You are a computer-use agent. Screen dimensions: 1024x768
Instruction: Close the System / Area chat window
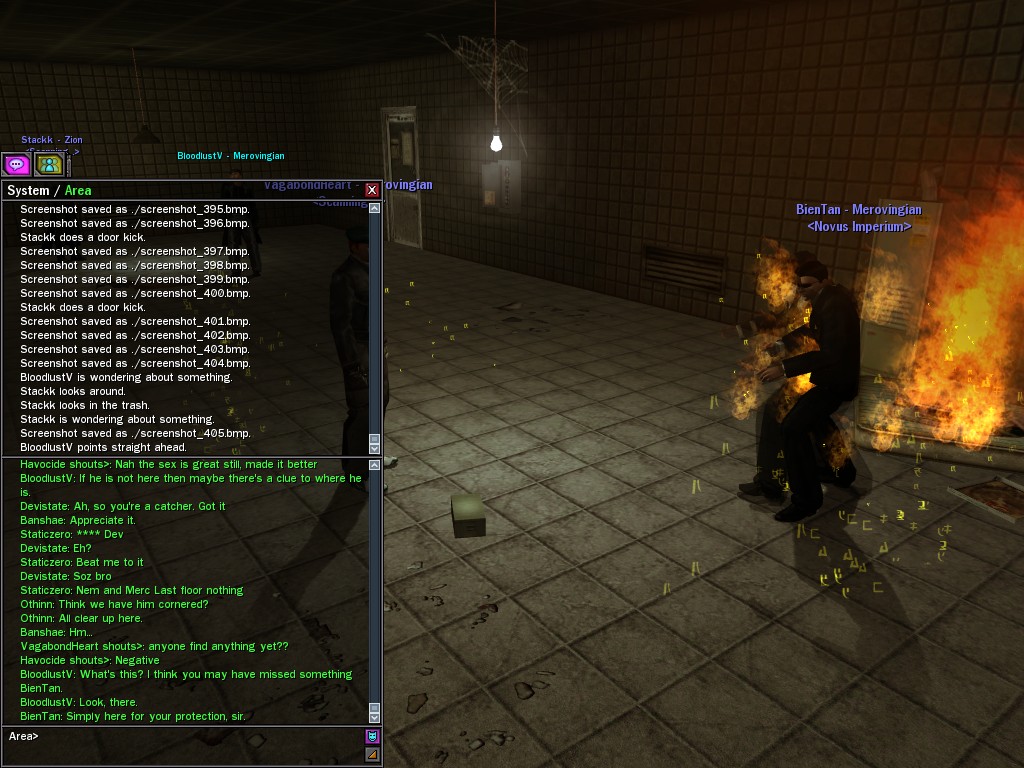tap(372, 190)
